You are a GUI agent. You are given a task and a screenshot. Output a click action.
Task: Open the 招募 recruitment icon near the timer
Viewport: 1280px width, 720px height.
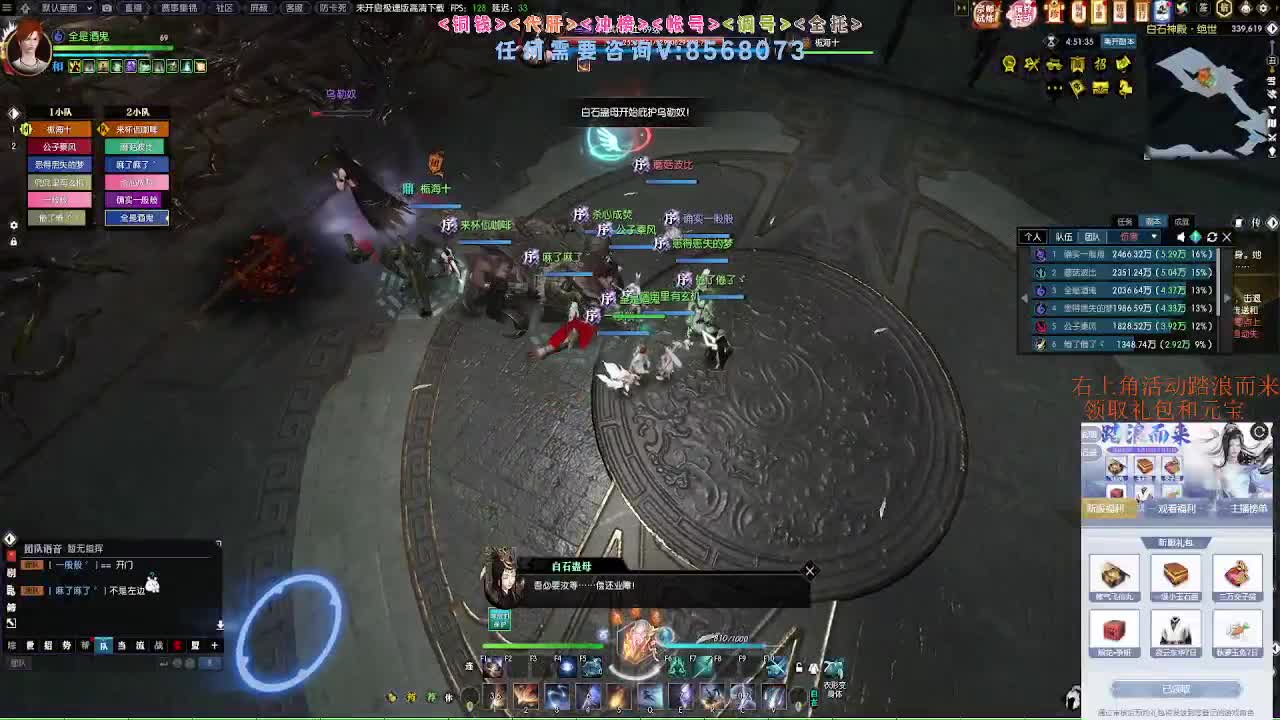1101,64
